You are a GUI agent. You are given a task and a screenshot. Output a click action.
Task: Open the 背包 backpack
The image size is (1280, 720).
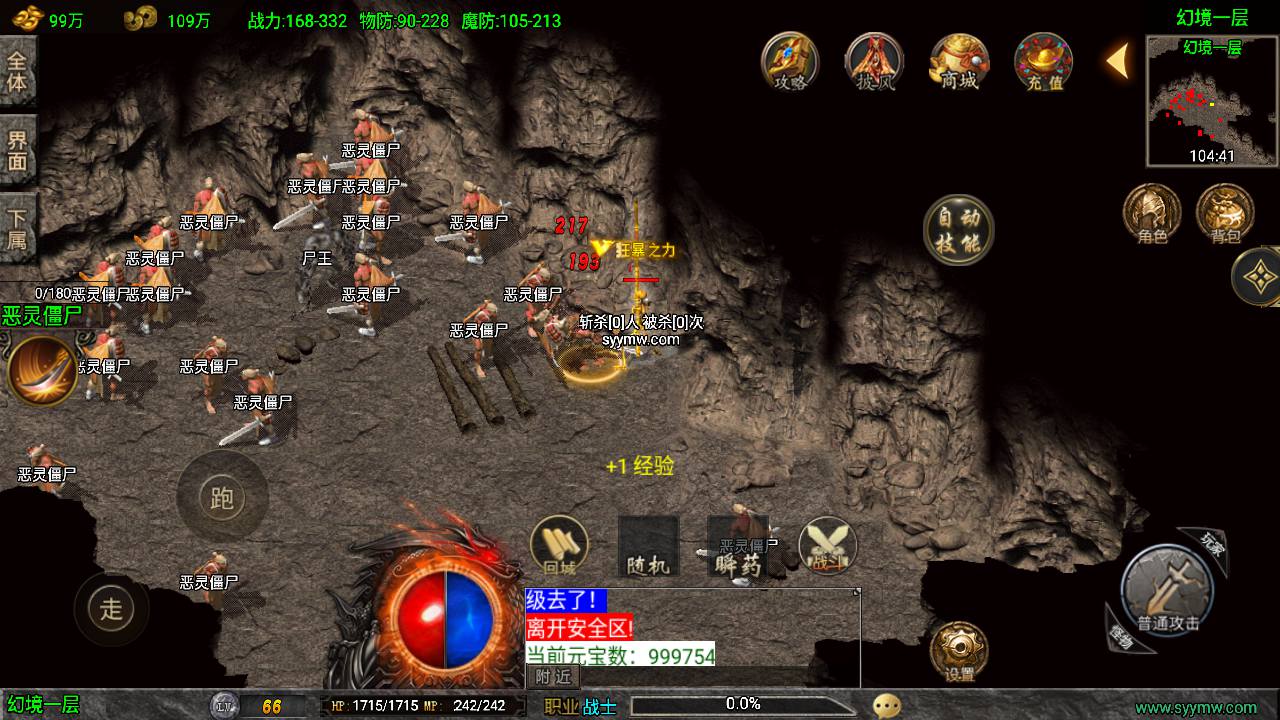(x=1225, y=213)
